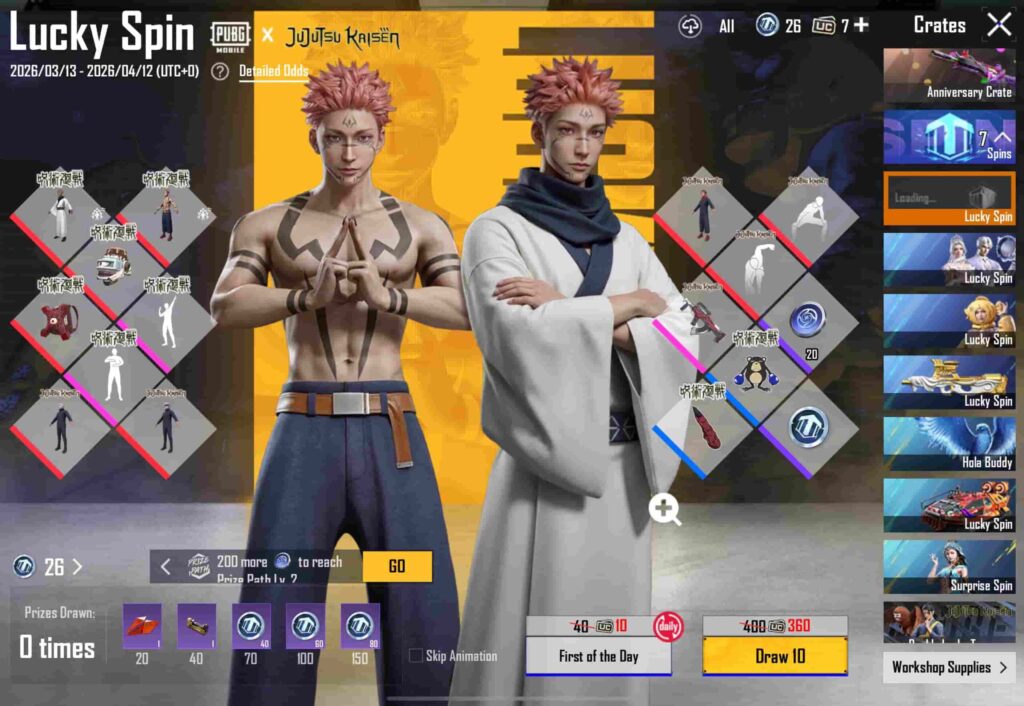
Task: Zoom in with magnifier plus icon
Action: point(665,508)
